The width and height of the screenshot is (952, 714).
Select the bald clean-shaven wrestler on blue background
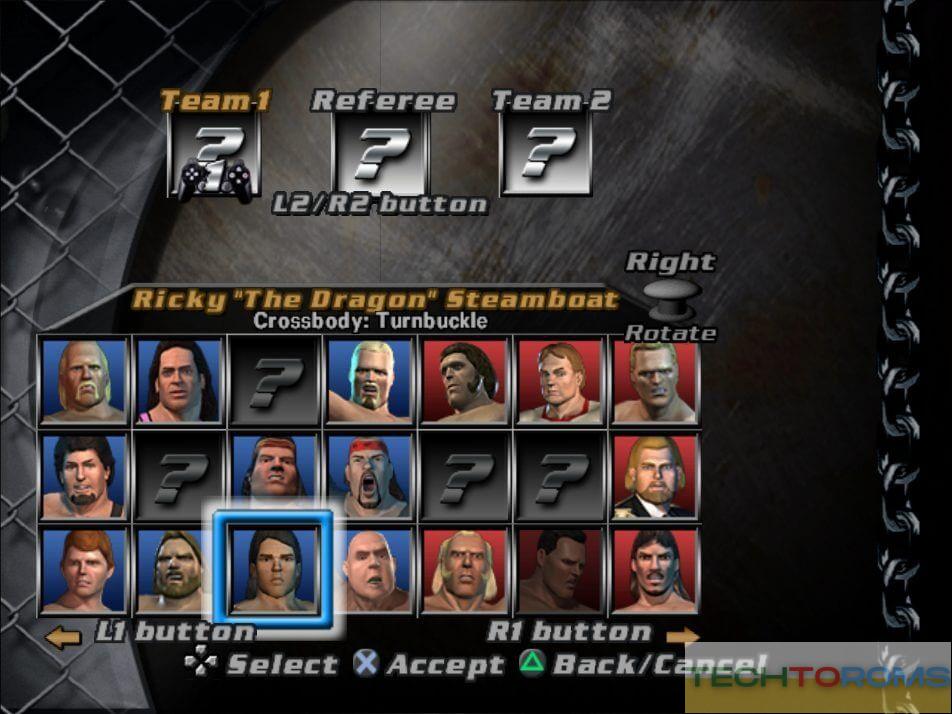click(x=370, y=571)
